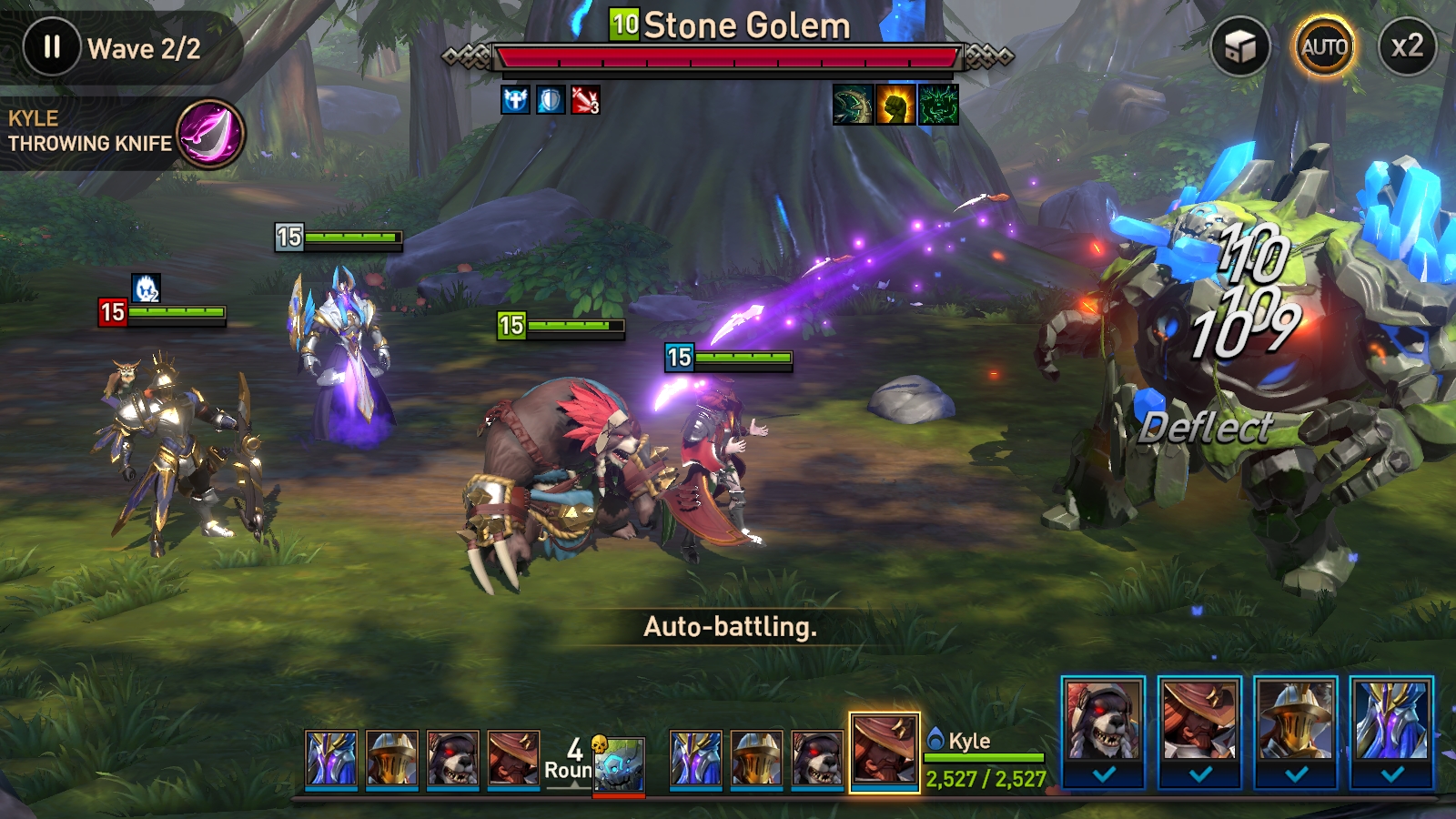Inspect the golden fist buff icon
1456x819 pixels.
point(895,105)
